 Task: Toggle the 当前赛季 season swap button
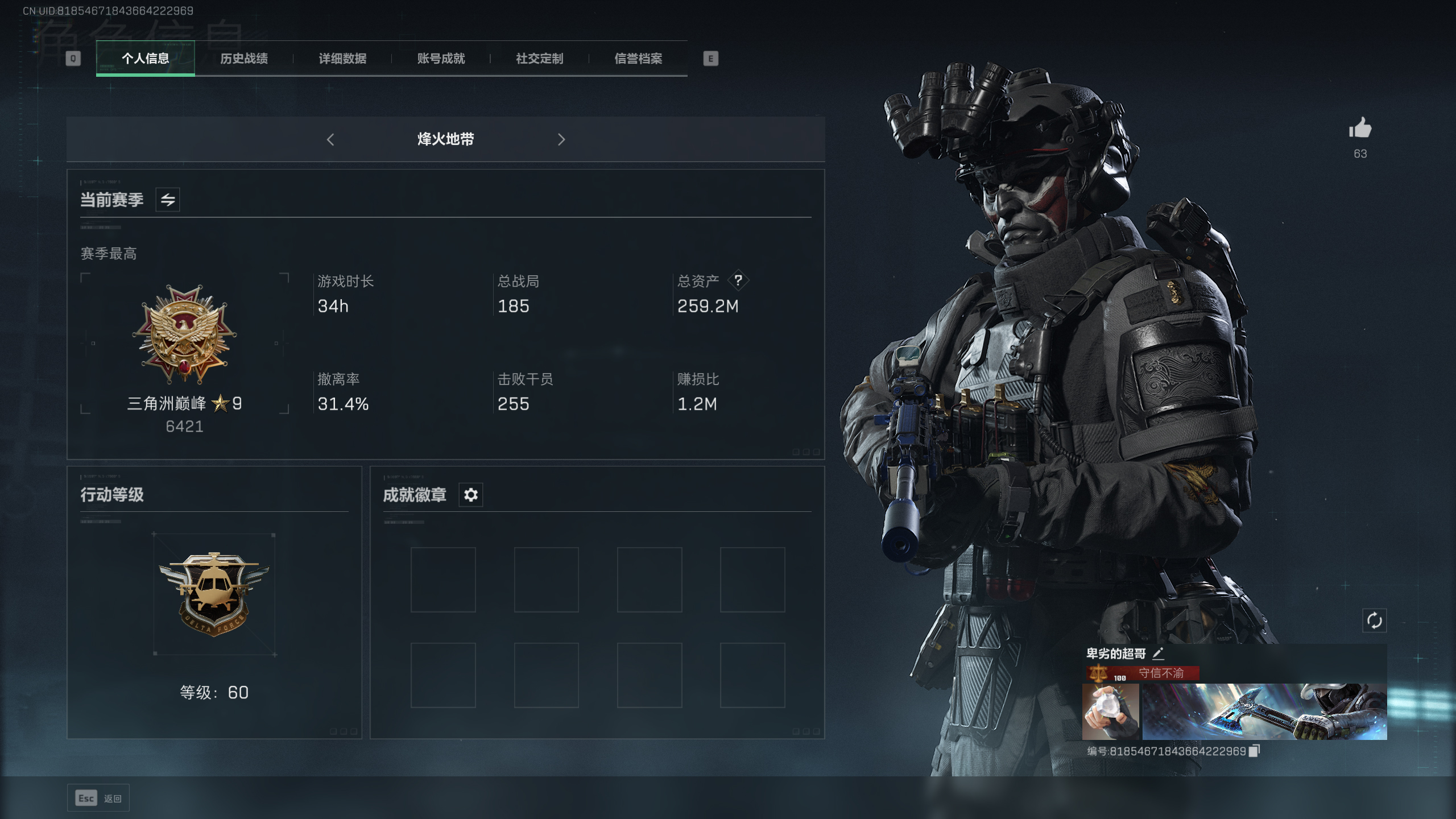coord(168,200)
